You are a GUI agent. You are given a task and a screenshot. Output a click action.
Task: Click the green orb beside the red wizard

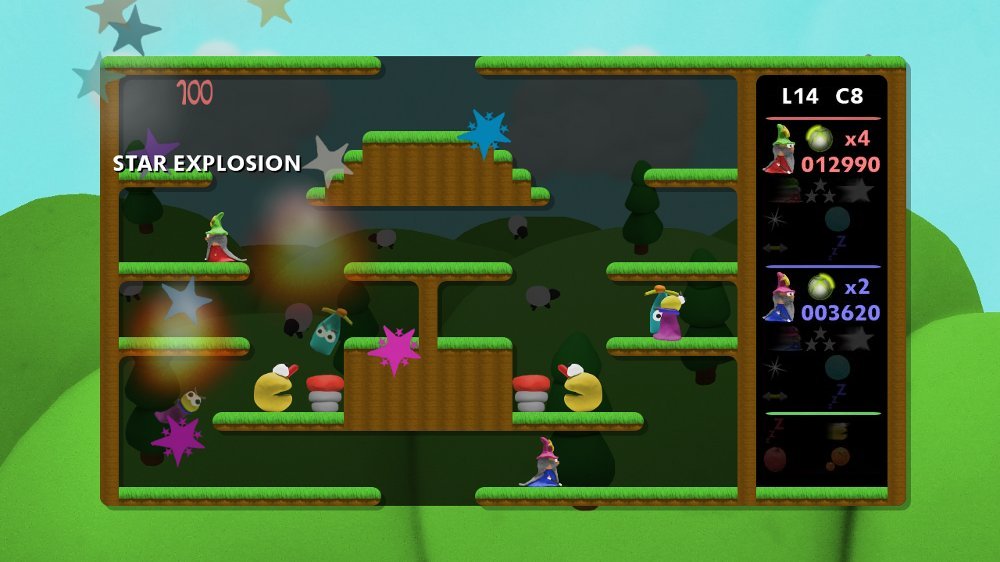[820, 138]
